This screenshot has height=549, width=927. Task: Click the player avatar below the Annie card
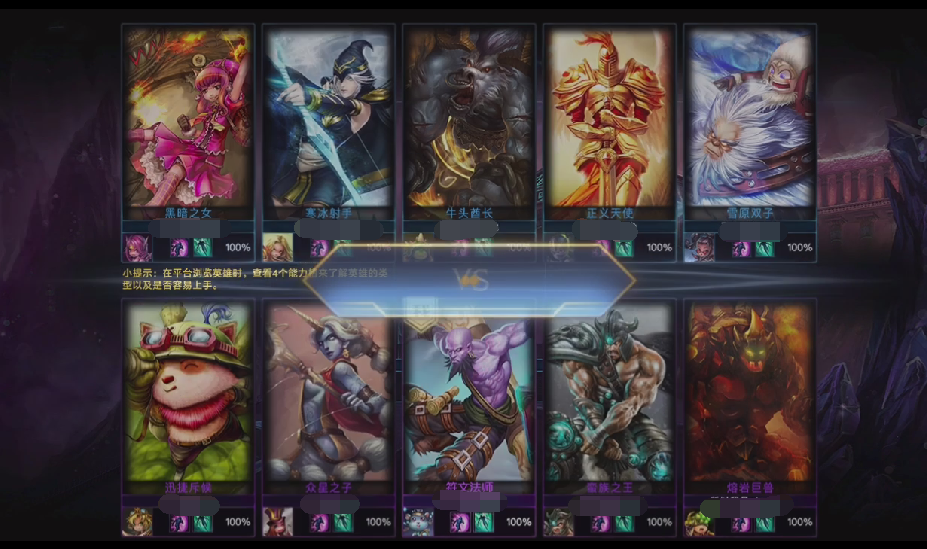pyautogui.click(x=137, y=247)
